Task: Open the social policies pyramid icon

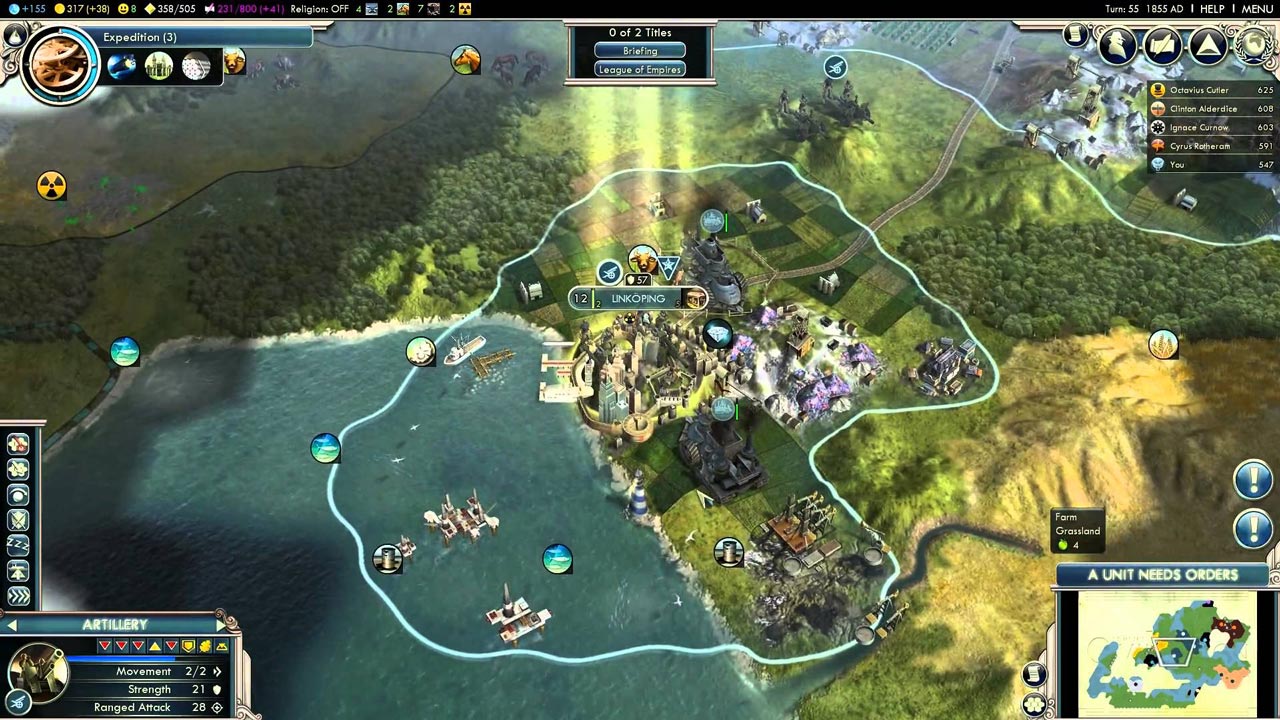Action: coord(1208,45)
